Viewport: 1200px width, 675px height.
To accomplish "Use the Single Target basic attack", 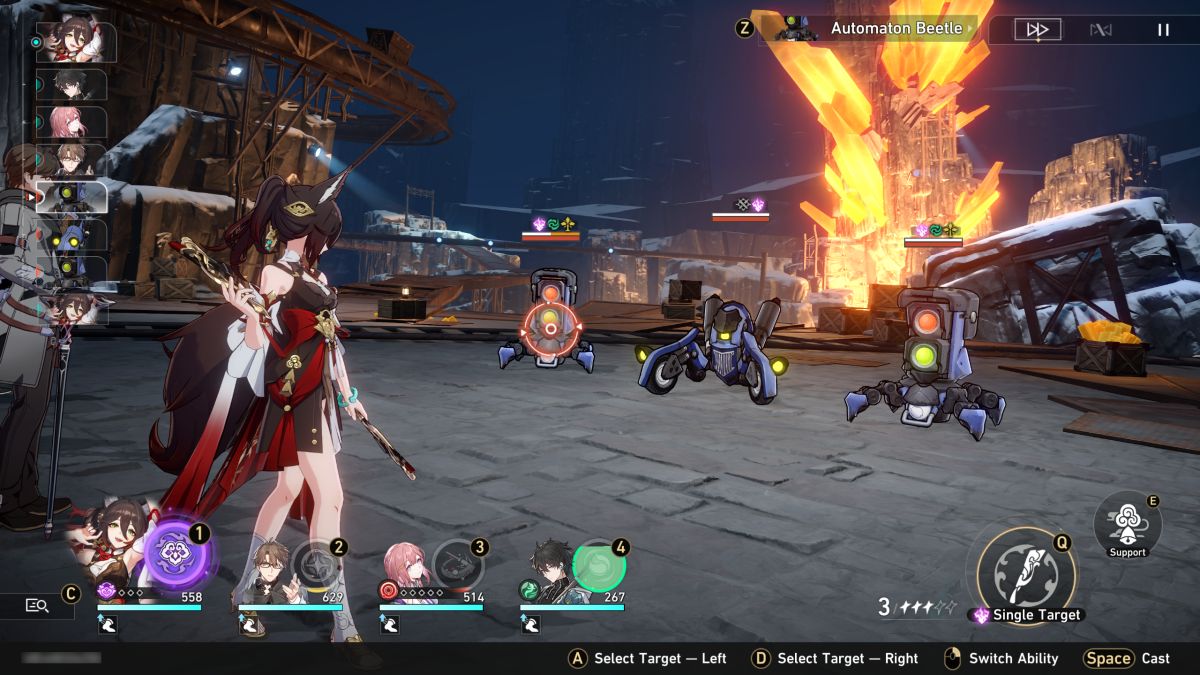I will pos(1020,570).
